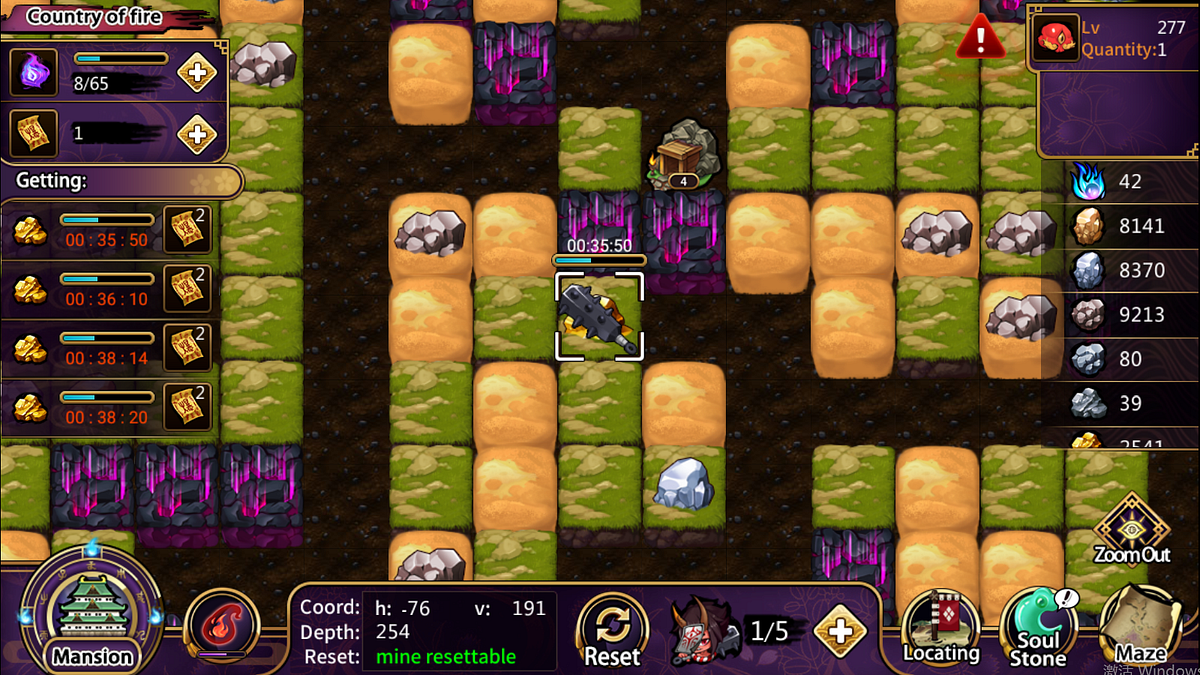Select the mining task with timer 00:35:50
Screen dimensions: 1200x675
click(x=110, y=230)
